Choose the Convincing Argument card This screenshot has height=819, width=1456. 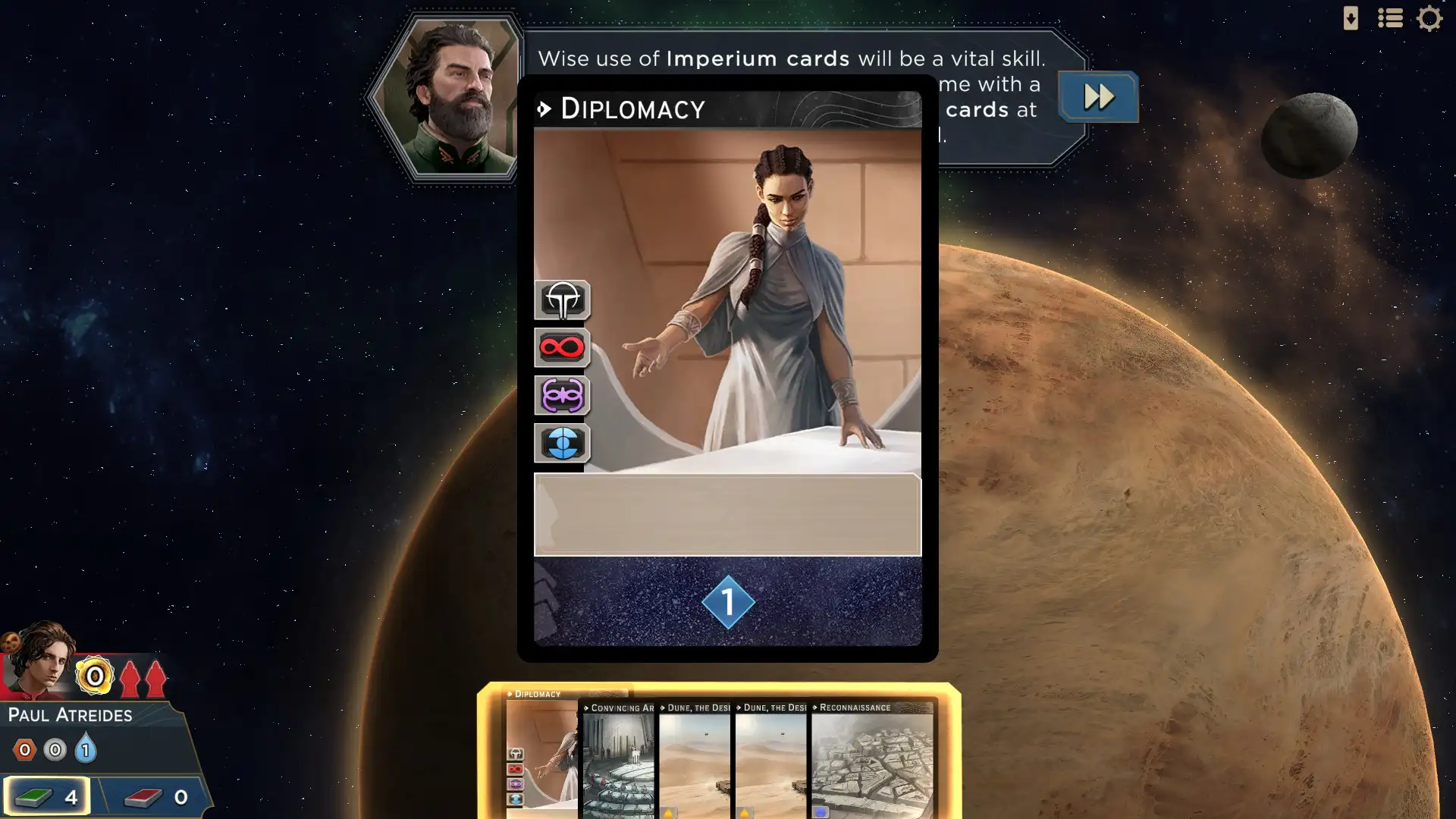[617, 762]
